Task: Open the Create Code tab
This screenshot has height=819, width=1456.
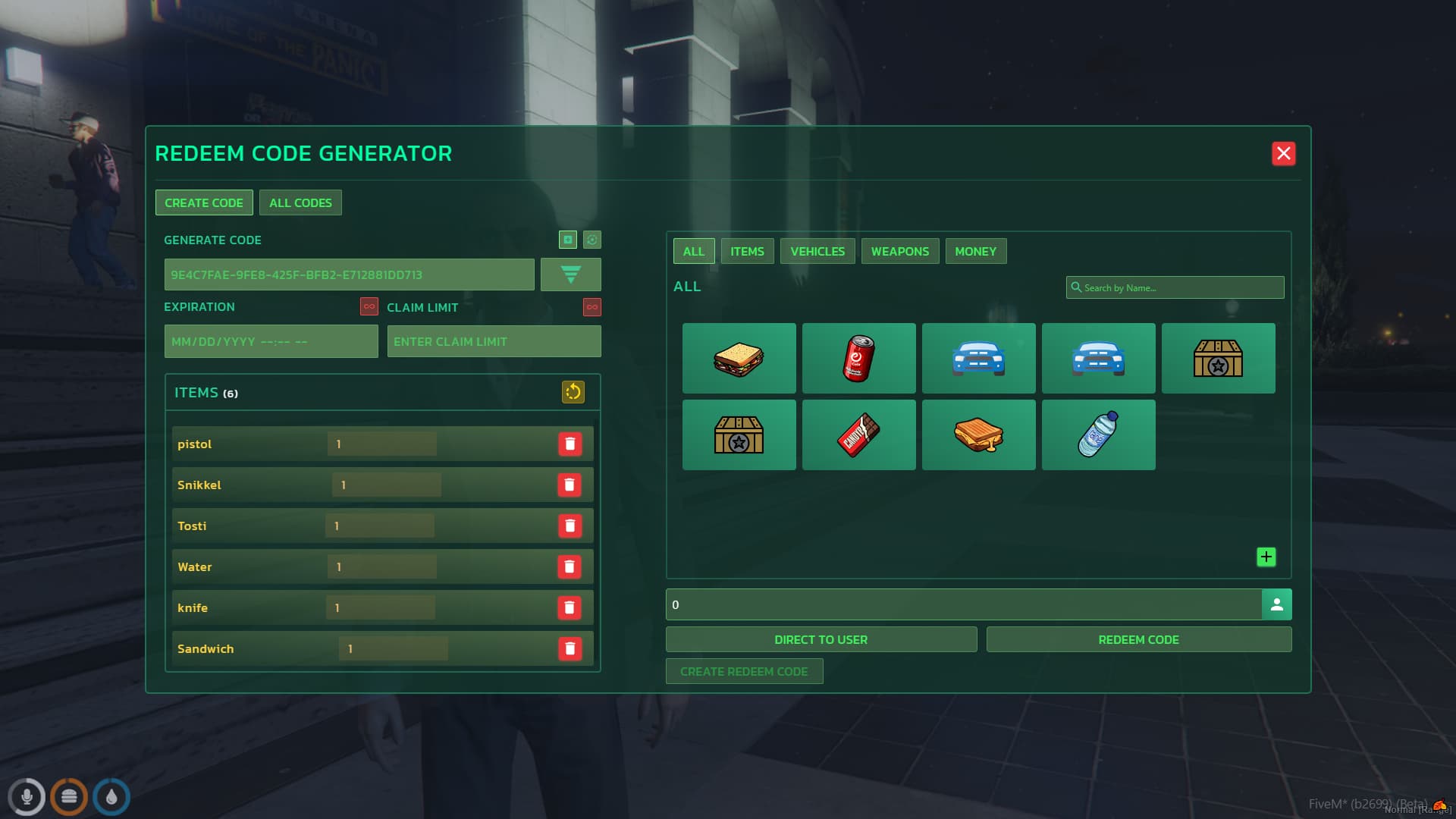Action: [x=204, y=203]
